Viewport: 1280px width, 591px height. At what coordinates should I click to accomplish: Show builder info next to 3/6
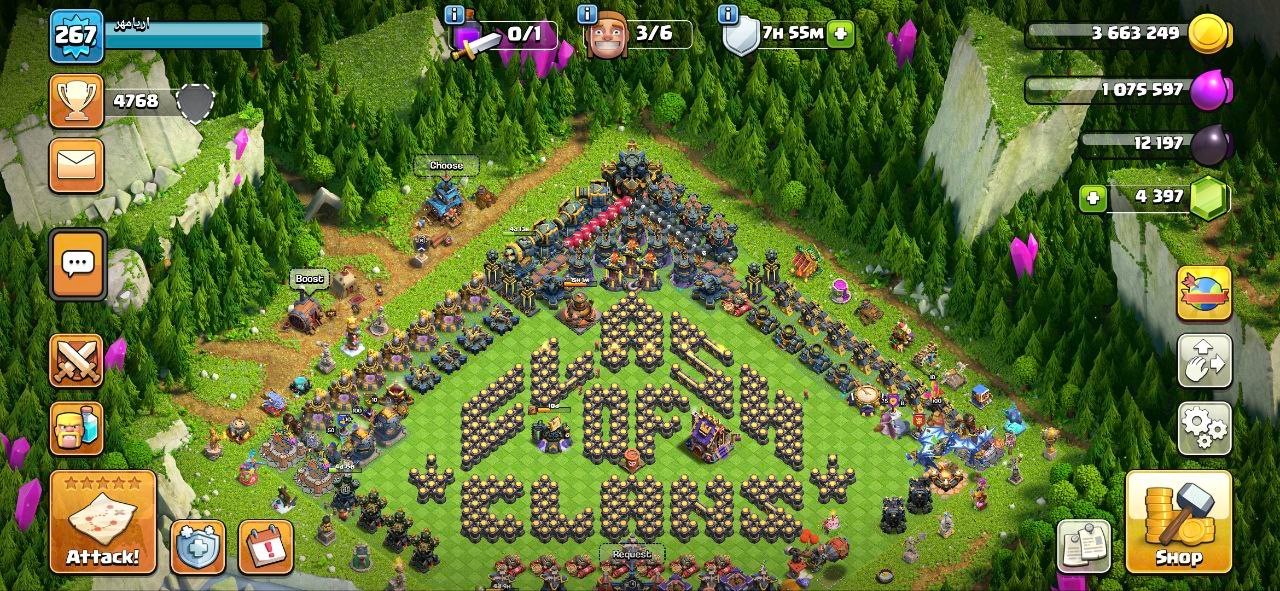pos(586,15)
